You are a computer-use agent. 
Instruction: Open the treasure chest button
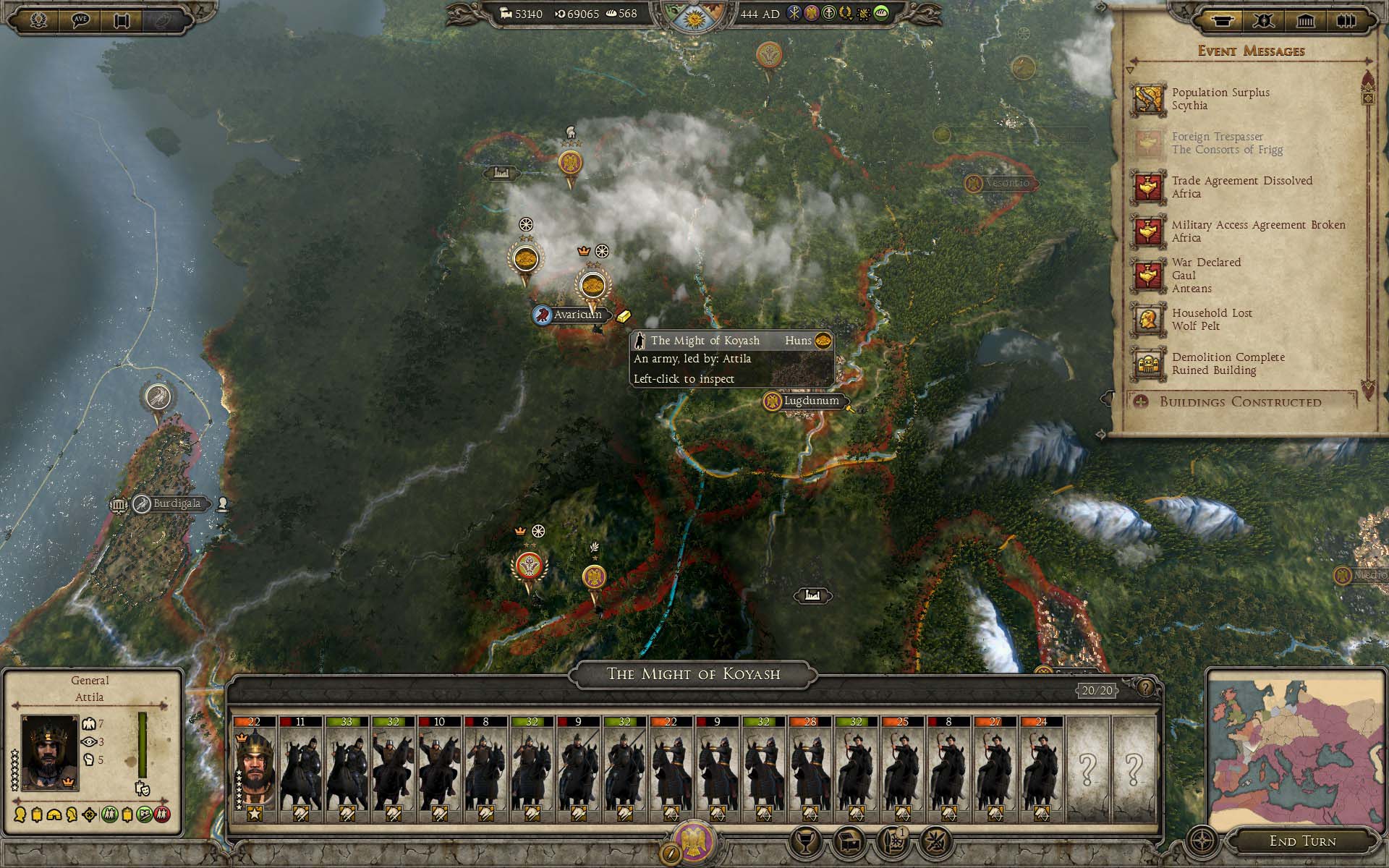(849, 841)
